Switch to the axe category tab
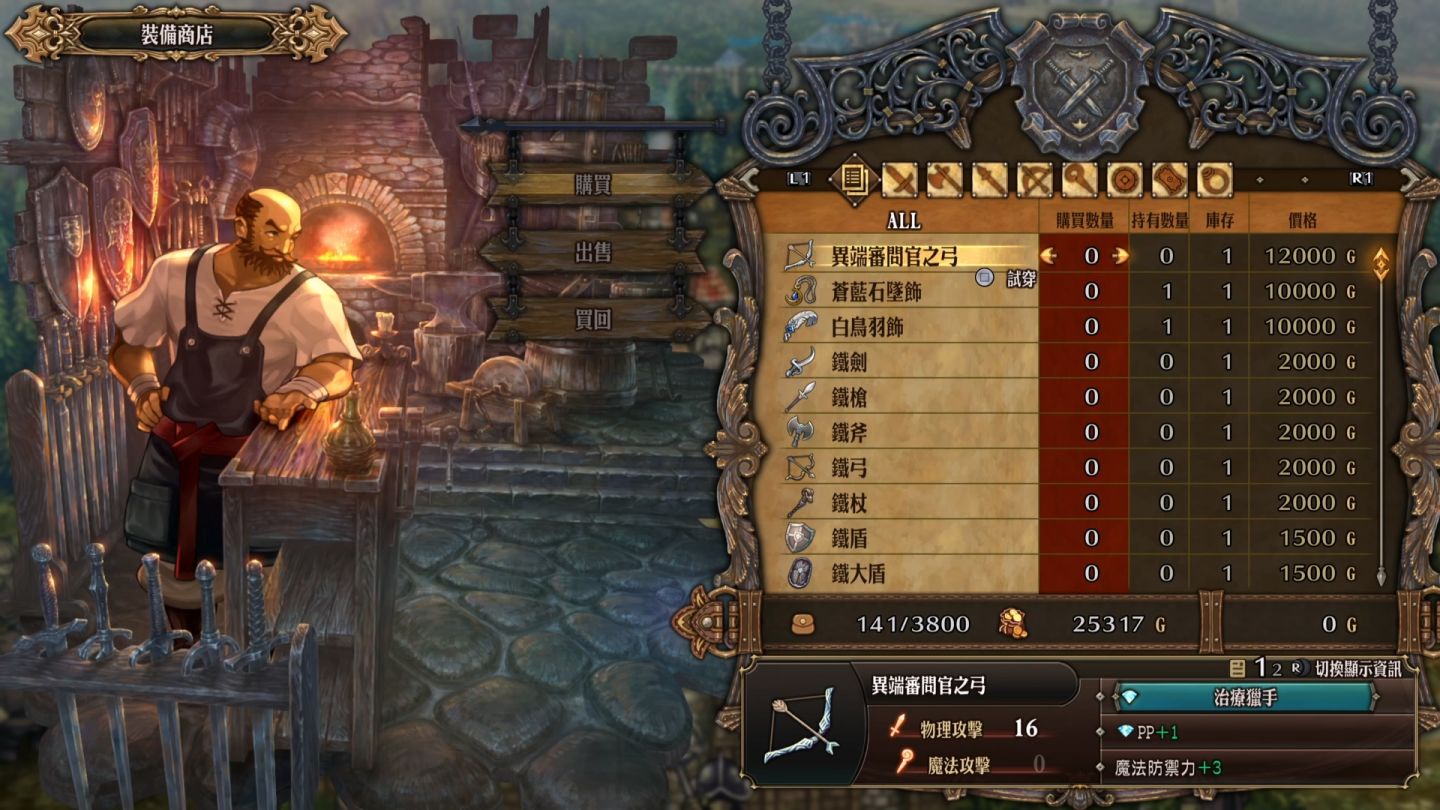 coord(944,180)
